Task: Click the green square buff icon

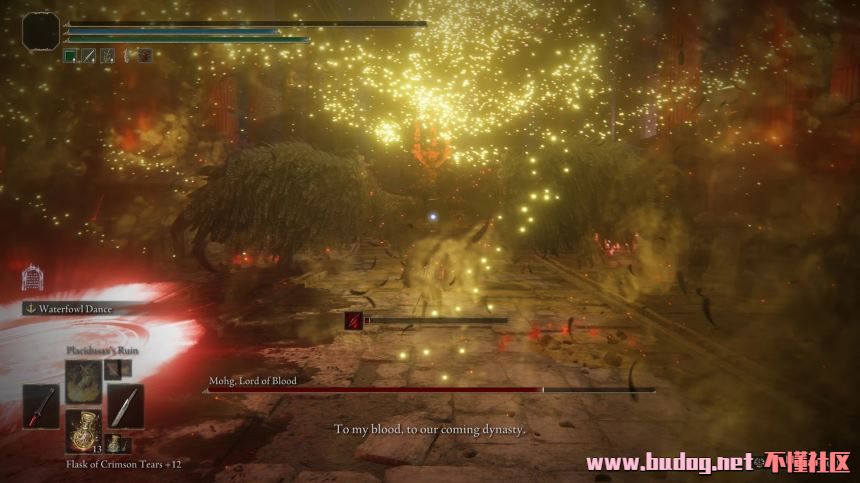Action: [x=71, y=56]
